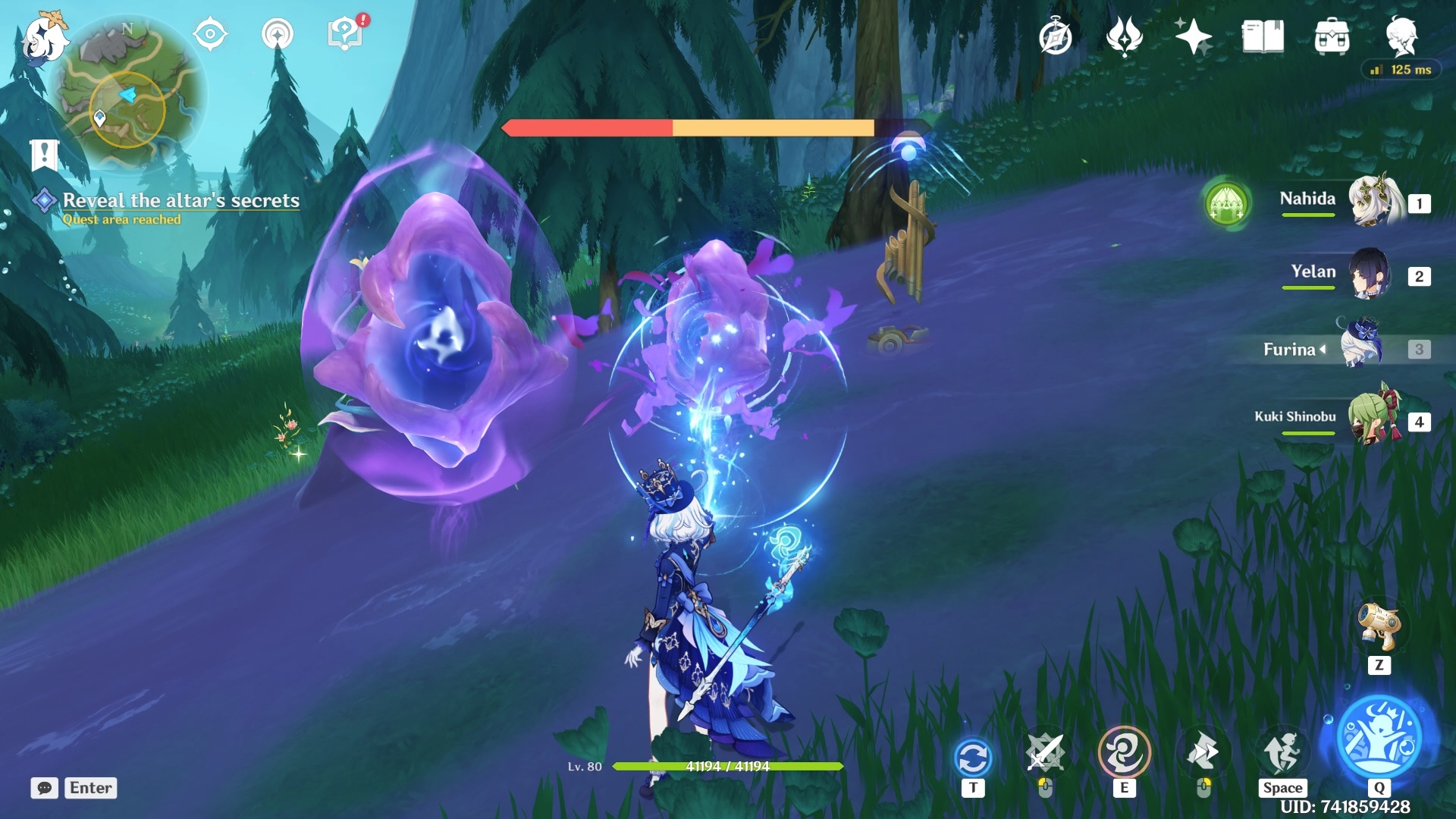The image size is (1456, 819).
Task: Click the sprint Space button
Action: (1283, 753)
